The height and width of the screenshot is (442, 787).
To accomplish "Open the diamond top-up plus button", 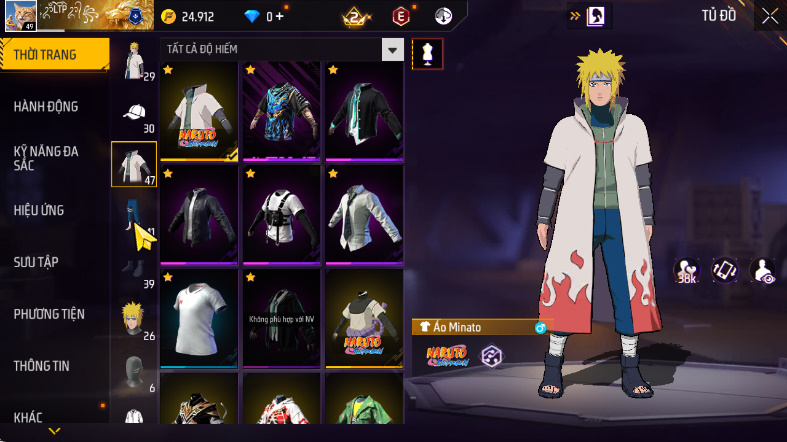I will click(x=279, y=16).
